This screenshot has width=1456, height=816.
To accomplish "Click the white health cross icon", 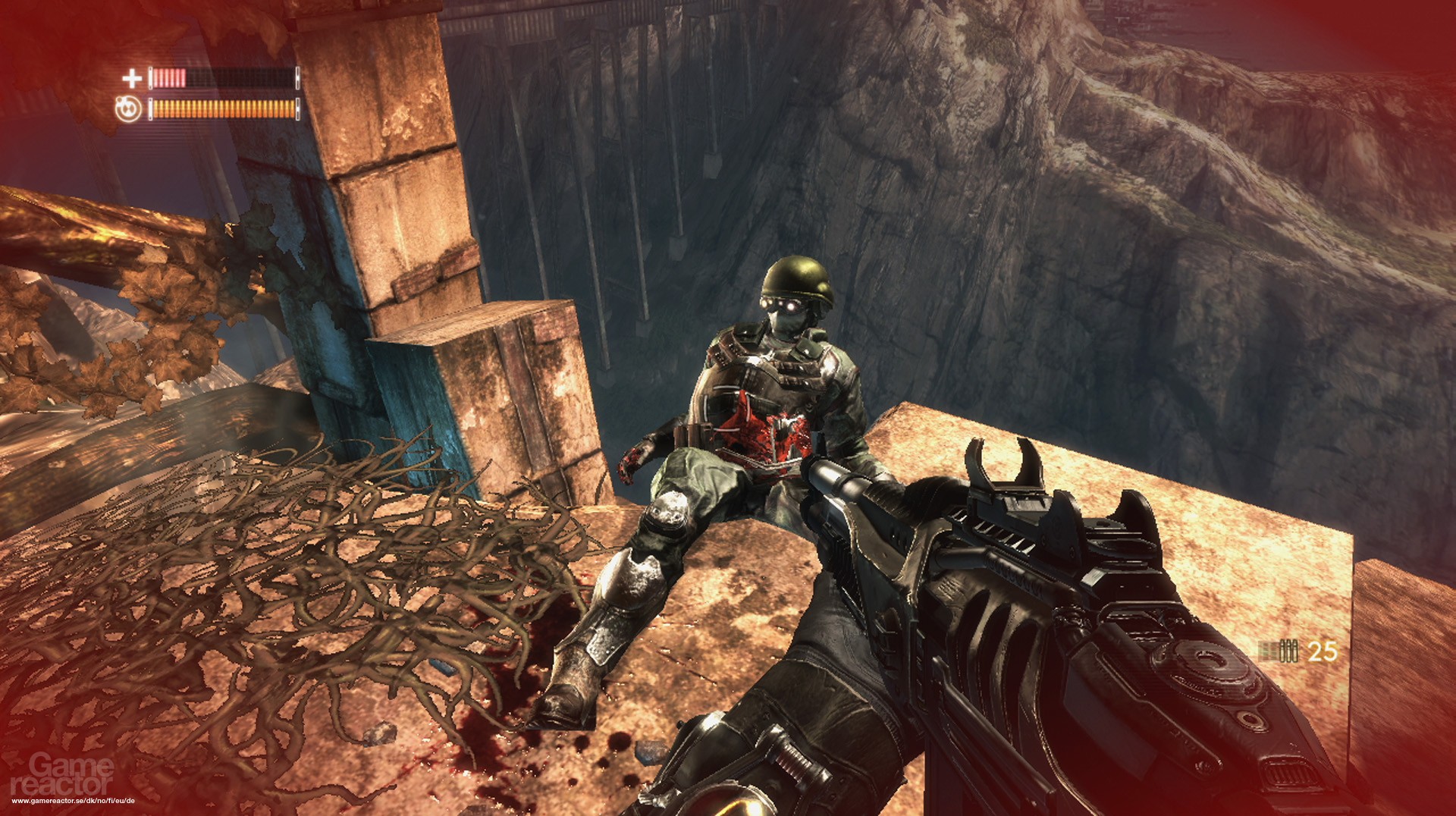I will (x=132, y=77).
